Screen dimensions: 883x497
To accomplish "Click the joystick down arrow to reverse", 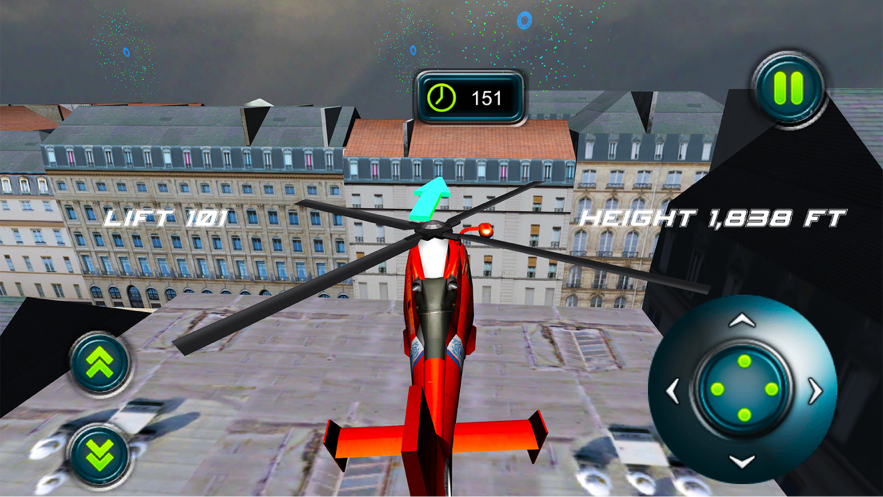I will click(x=741, y=461).
